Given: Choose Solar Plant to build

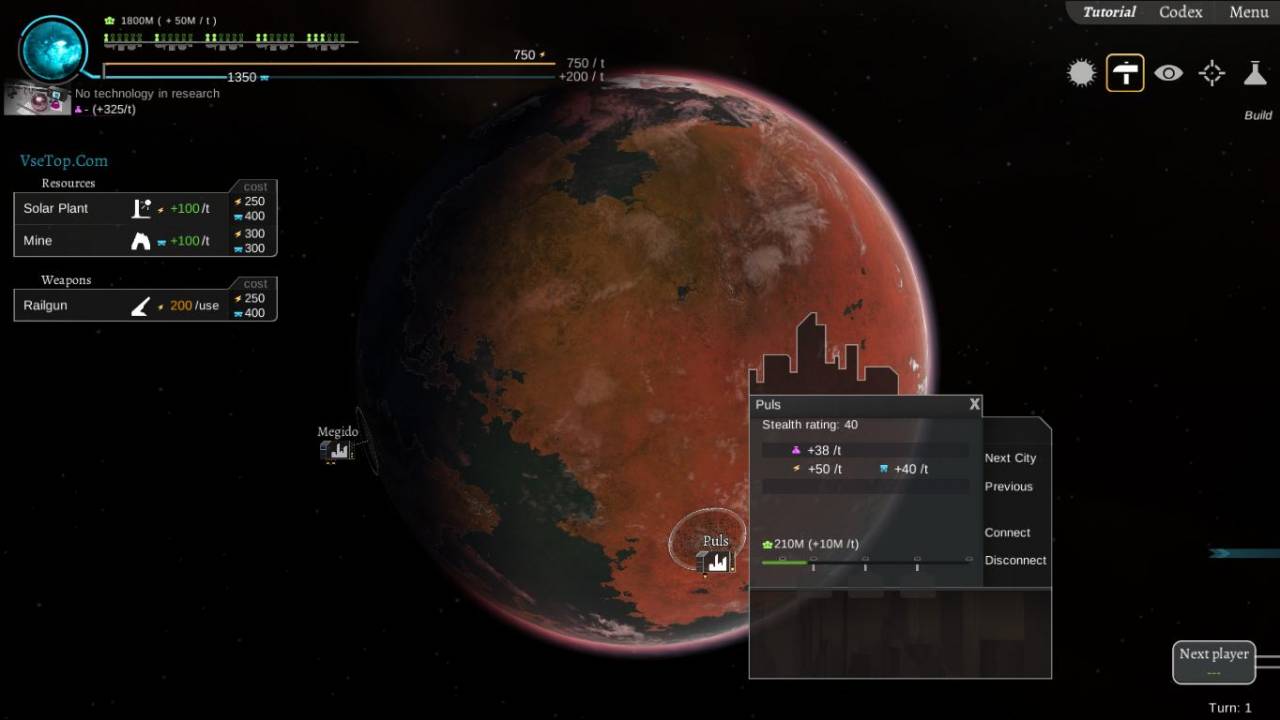Looking at the screenshot, I should click(56, 208).
